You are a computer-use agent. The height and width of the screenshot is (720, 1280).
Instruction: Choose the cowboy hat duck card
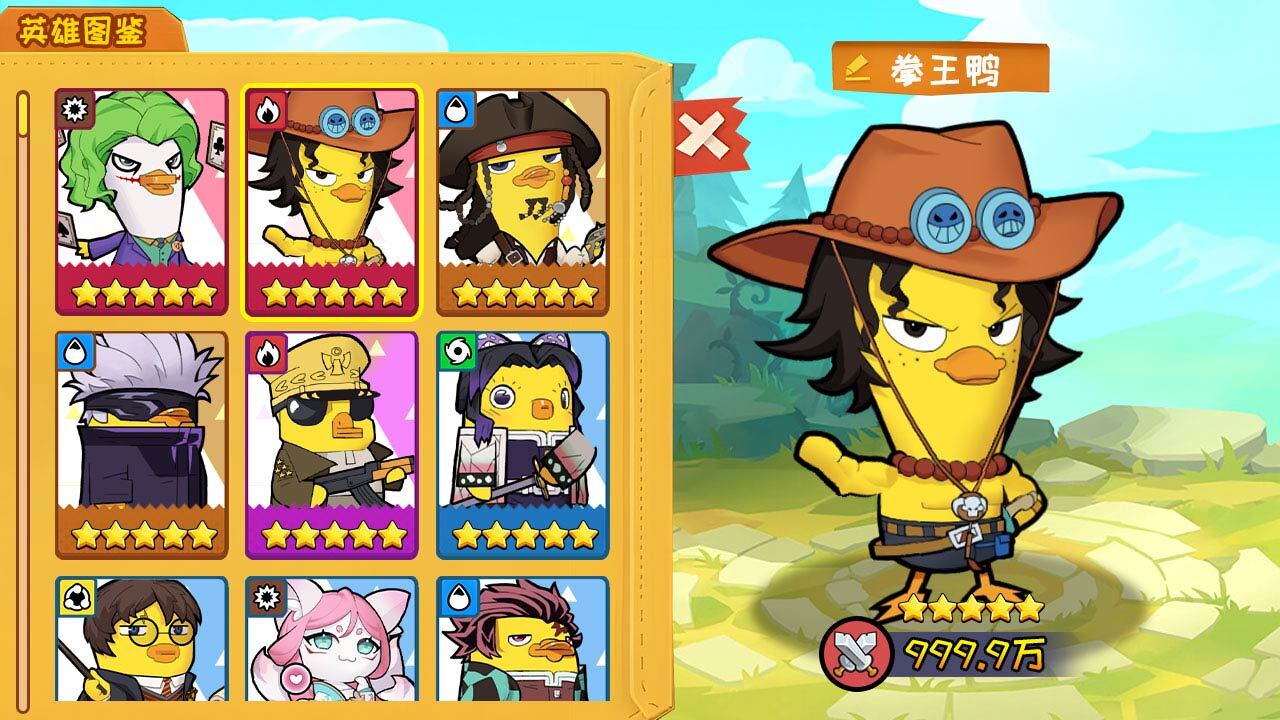pyautogui.click(x=332, y=201)
